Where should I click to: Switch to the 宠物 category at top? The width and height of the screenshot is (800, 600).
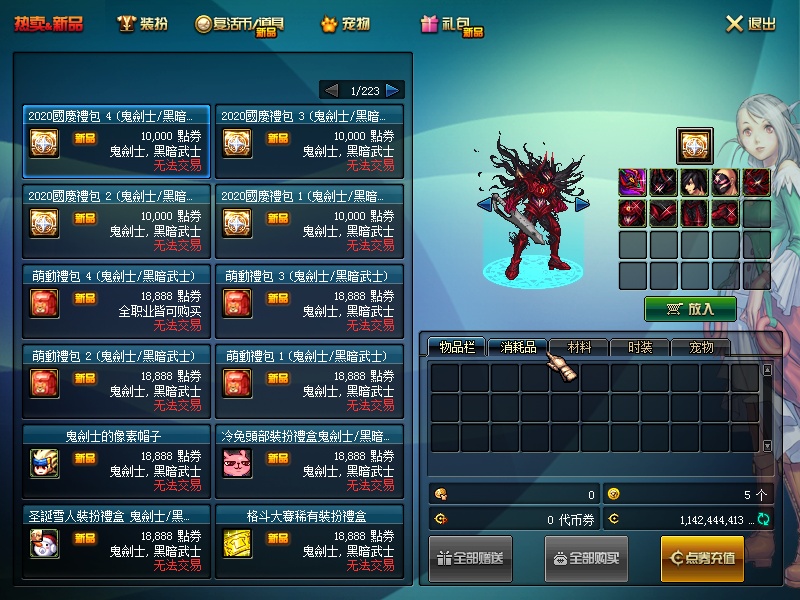click(346, 24)
